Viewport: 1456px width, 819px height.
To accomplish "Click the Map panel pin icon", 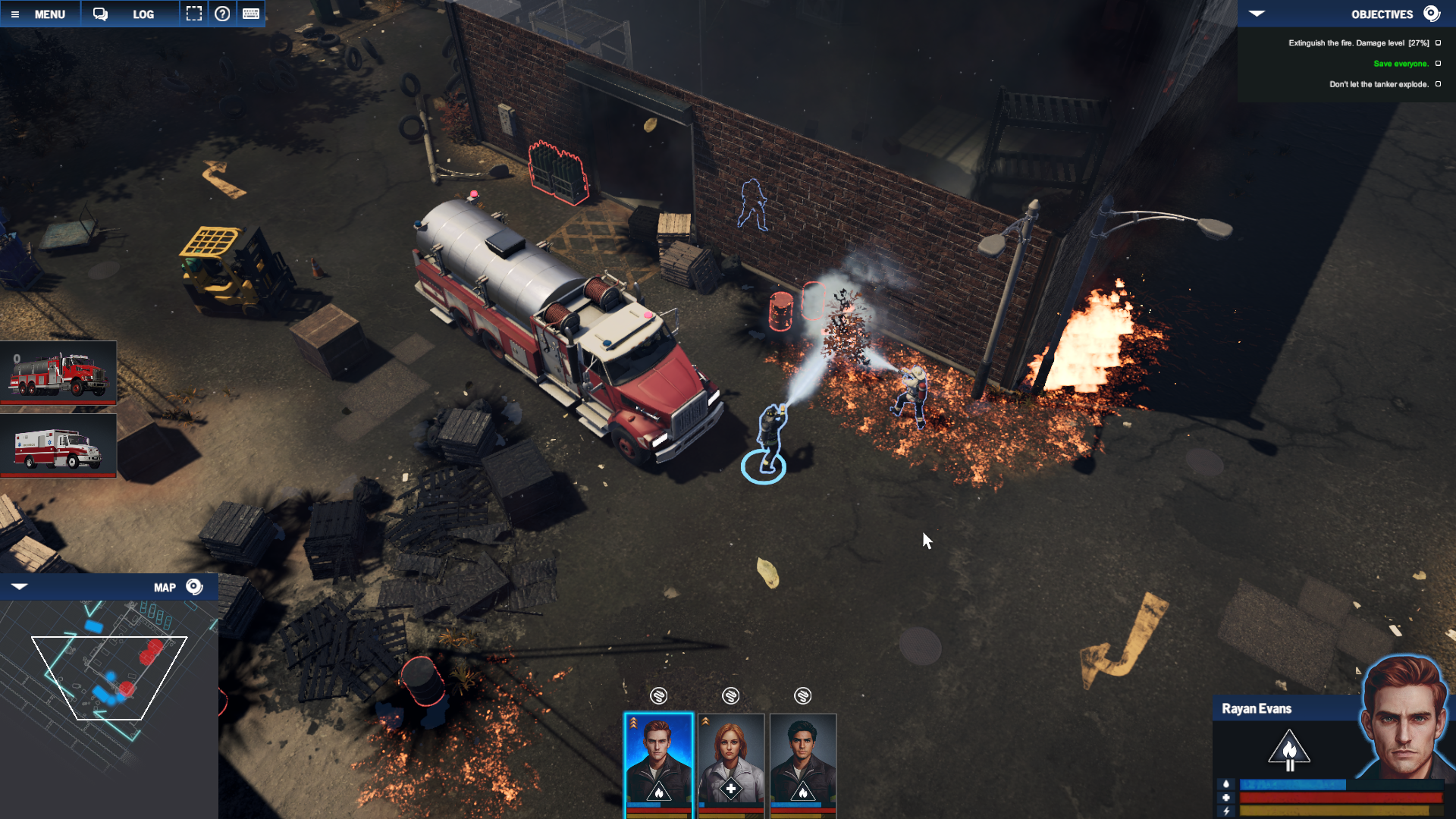I will [194, 587].
